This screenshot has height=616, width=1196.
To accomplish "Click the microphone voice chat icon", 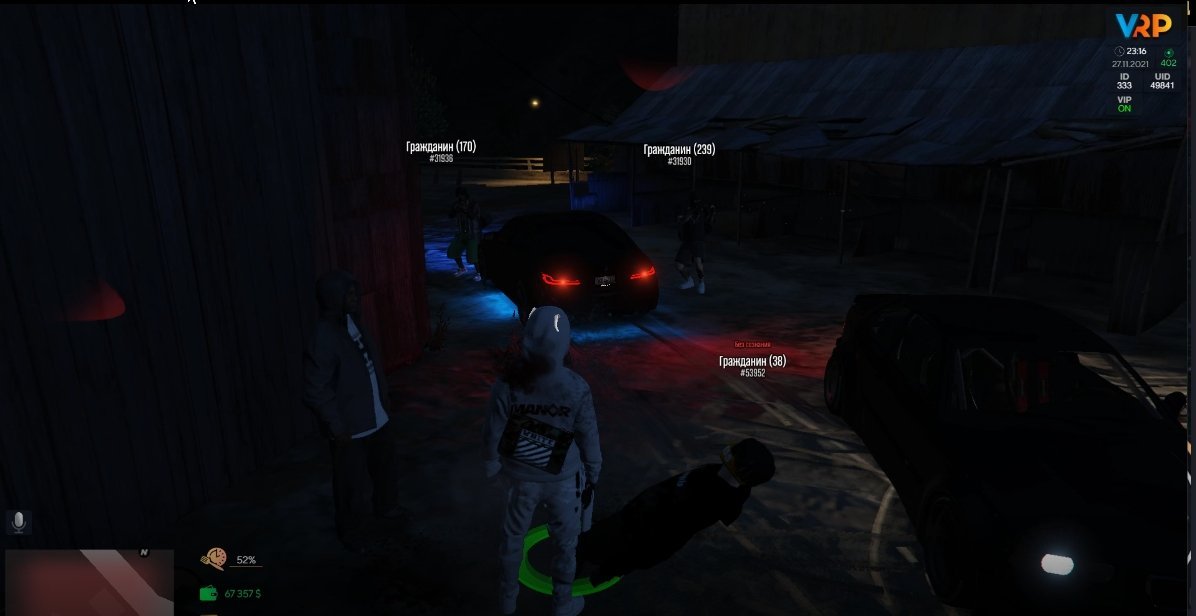I will pyautogui.click(x=17, y=522).
